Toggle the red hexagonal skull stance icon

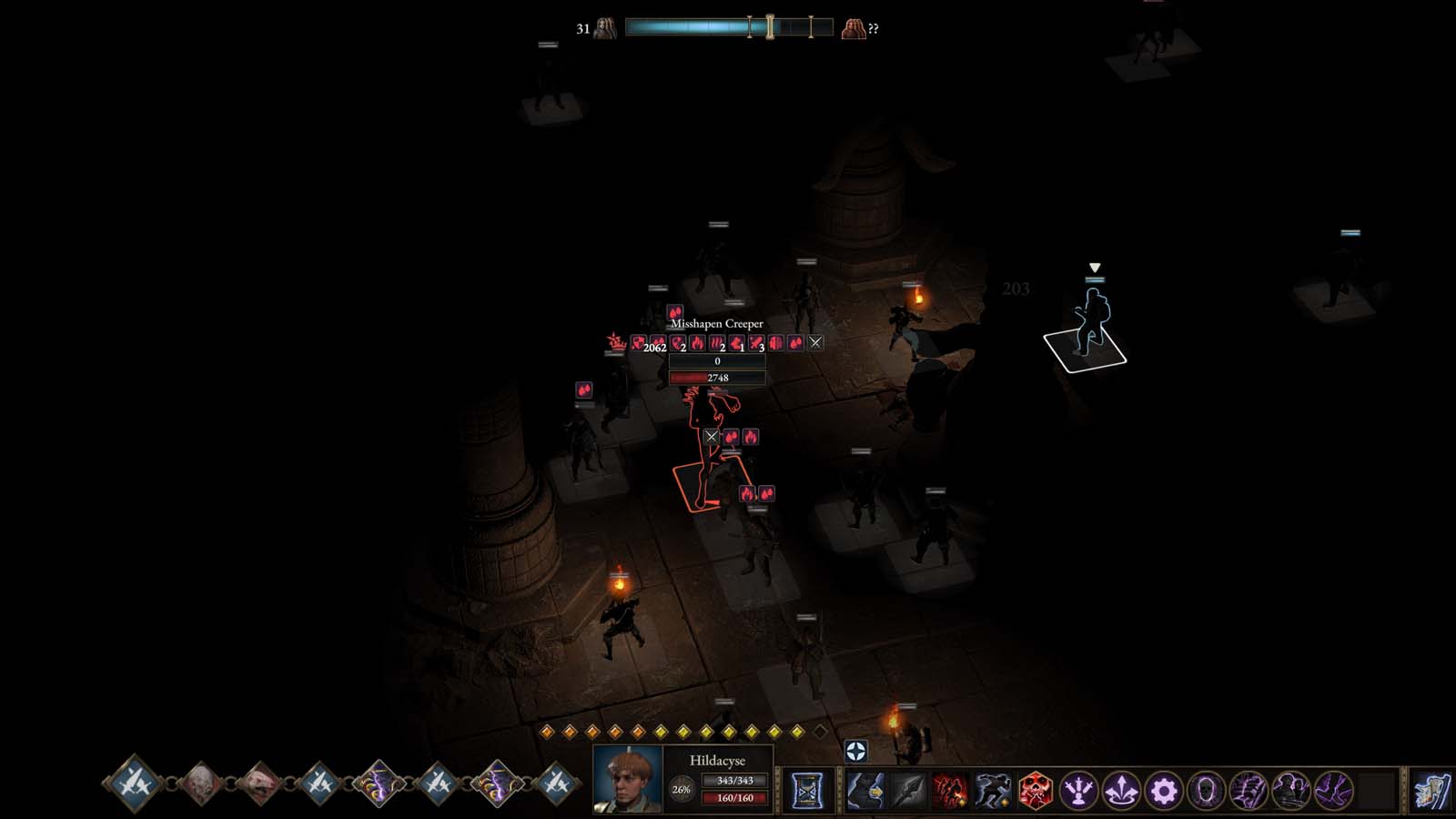pyautogui.click(x=1037, y=792)
